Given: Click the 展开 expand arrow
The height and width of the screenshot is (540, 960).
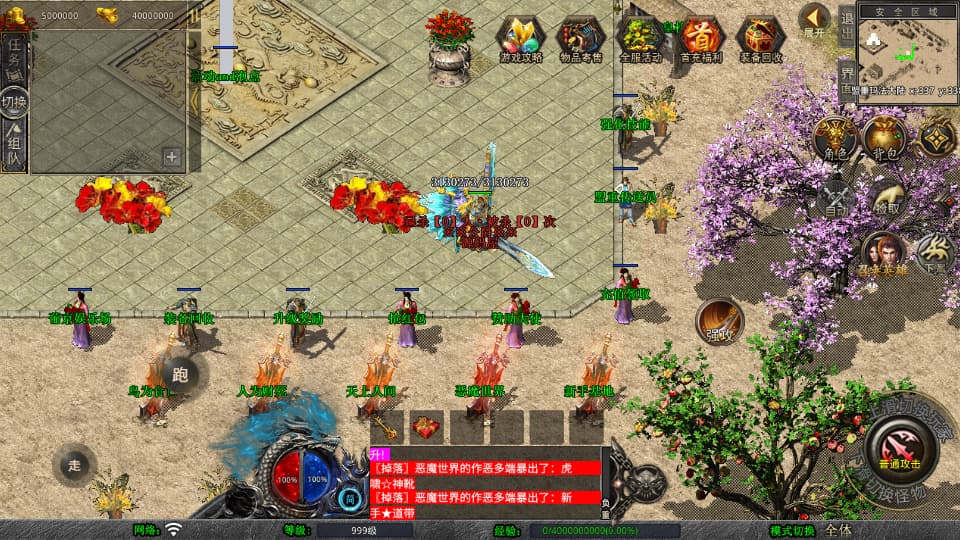Looking at the screenshot, I should tap(815, 20).
